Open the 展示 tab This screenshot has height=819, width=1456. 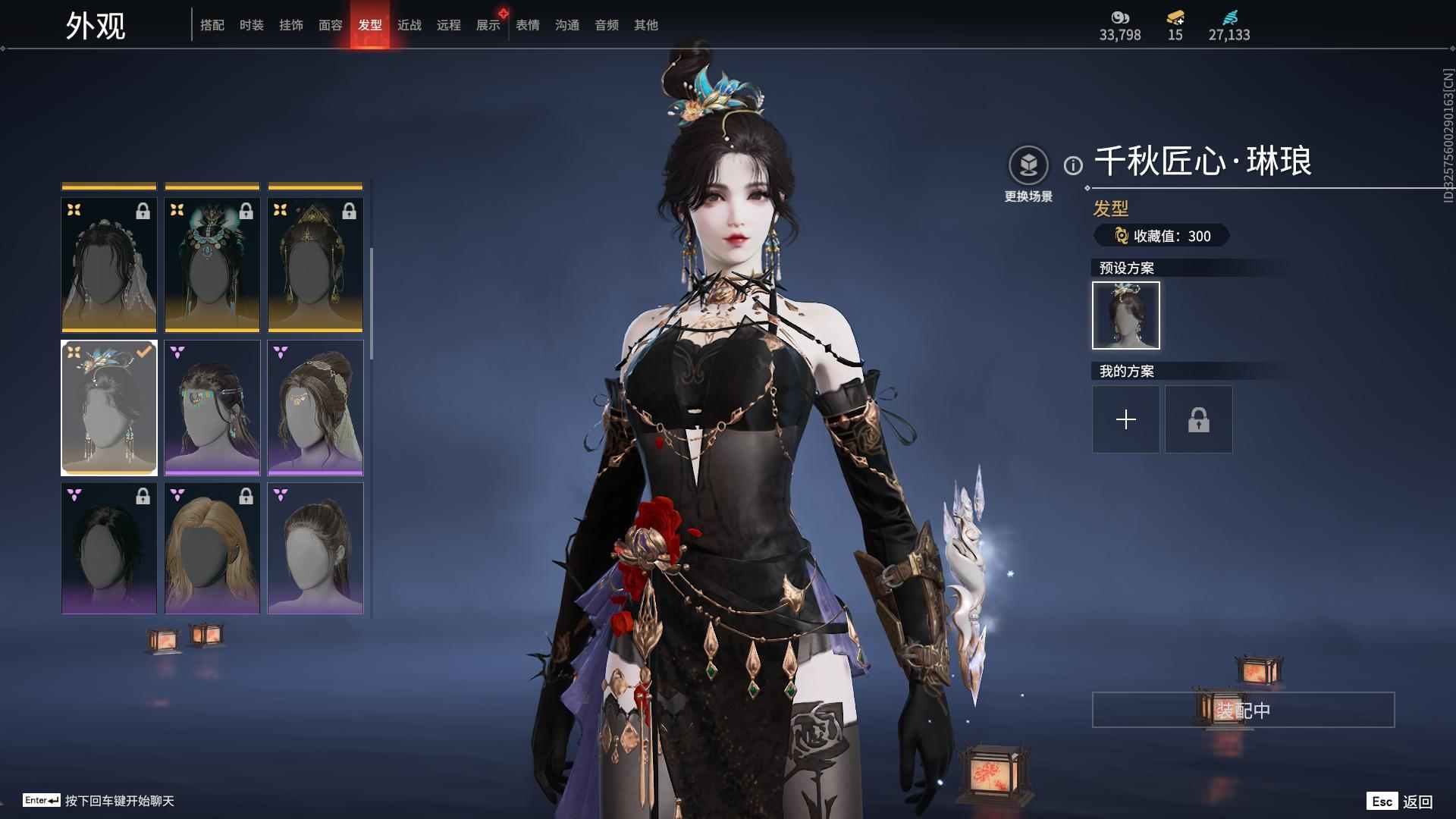click(x=488, y=25)
